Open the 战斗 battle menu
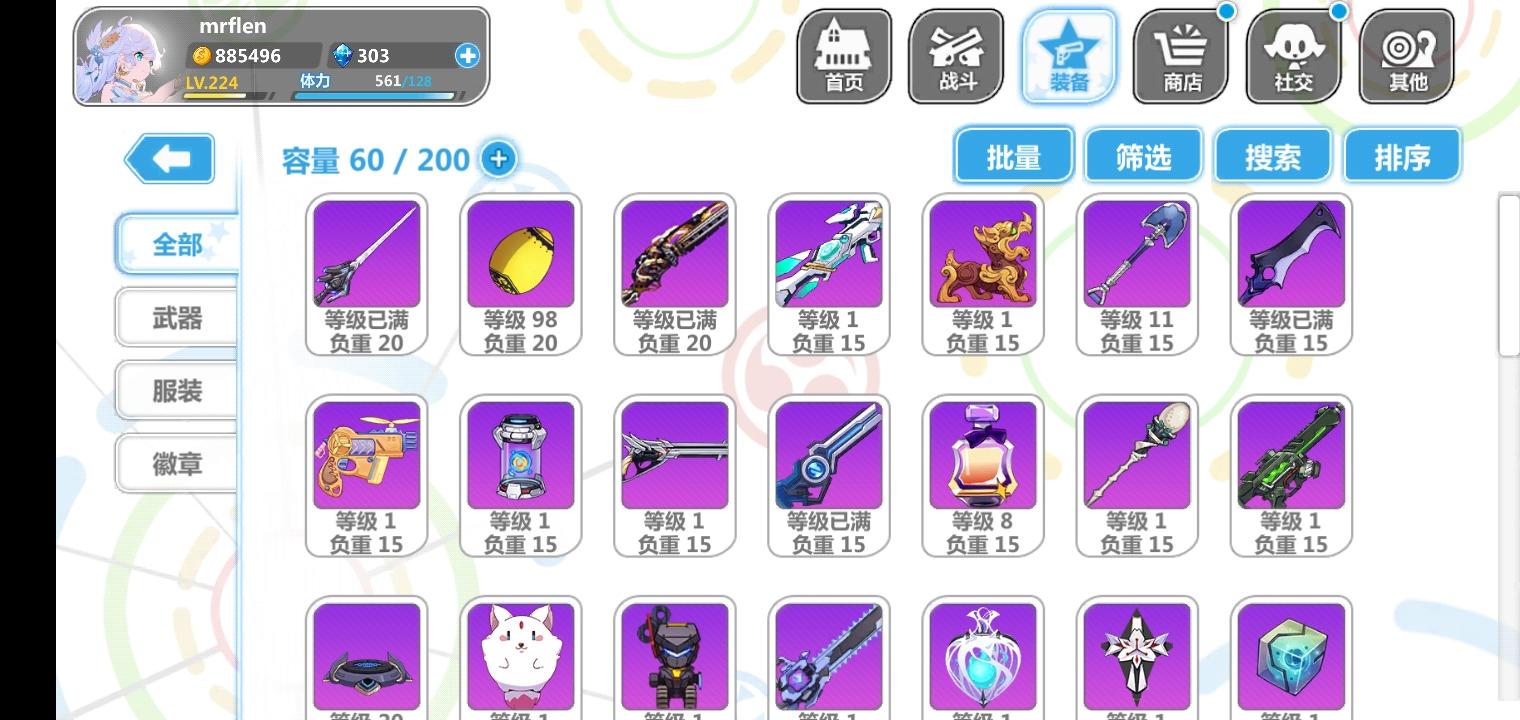This screenshot has width=1520, height=720. coord(956,55)
